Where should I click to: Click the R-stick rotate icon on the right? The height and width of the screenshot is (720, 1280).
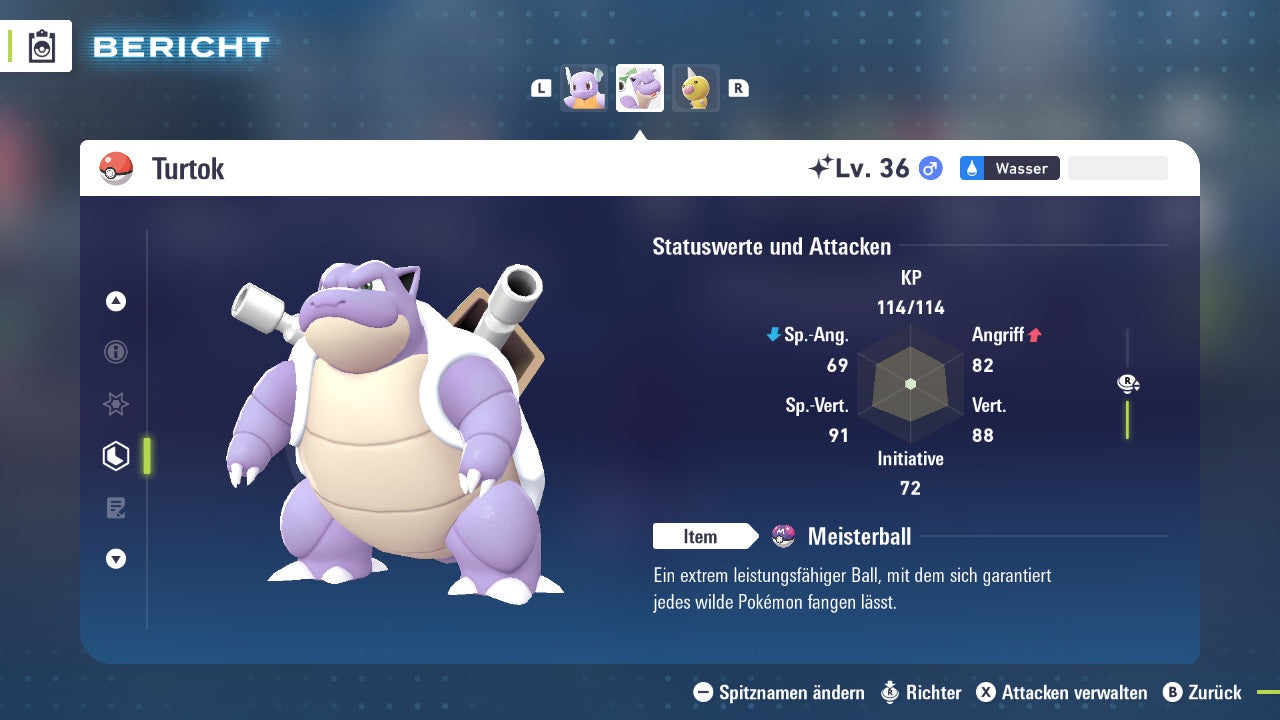click(x=1128, y=383)
